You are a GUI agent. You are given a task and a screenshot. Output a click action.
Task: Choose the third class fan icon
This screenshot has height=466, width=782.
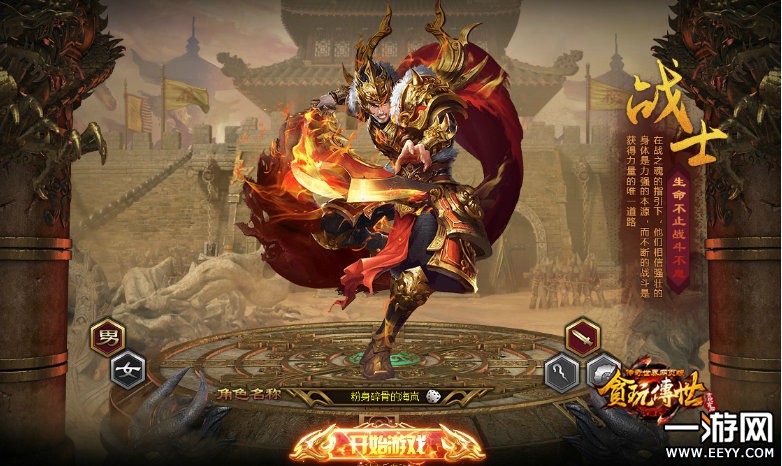point(602,372)
